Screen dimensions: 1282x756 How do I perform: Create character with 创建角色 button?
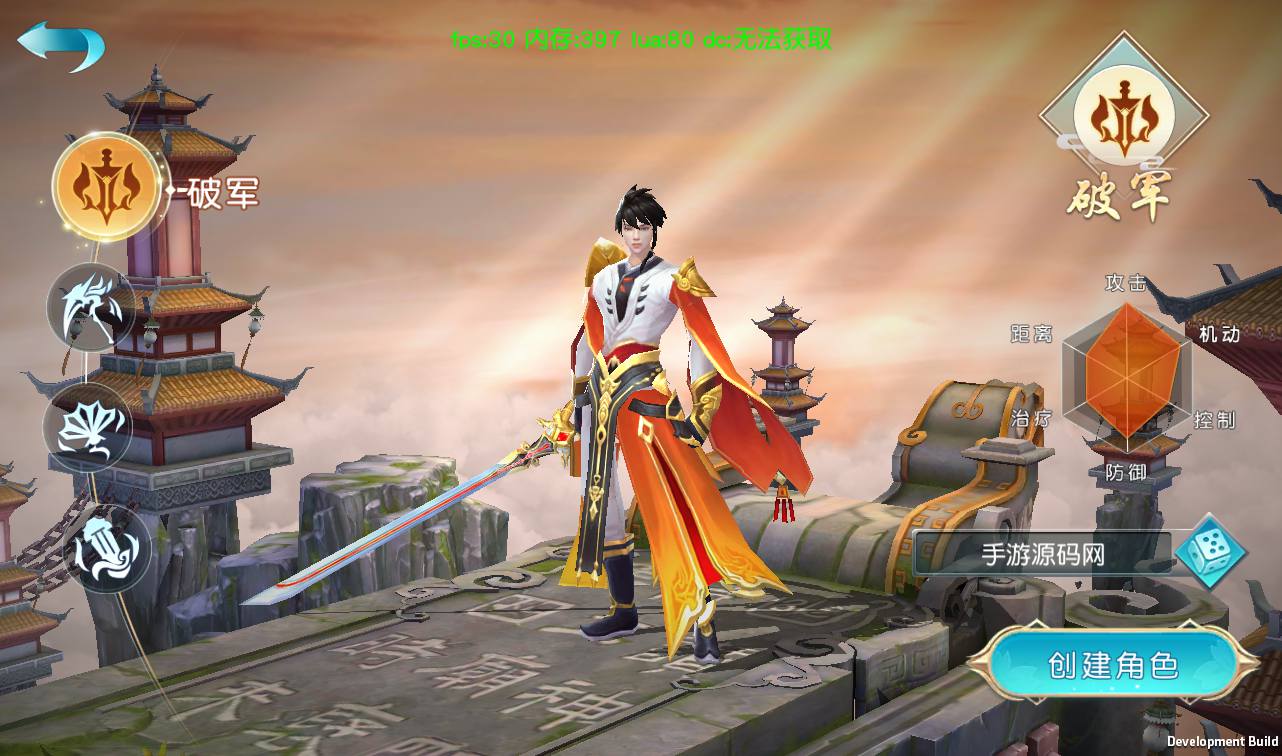tap(1112, 666)
